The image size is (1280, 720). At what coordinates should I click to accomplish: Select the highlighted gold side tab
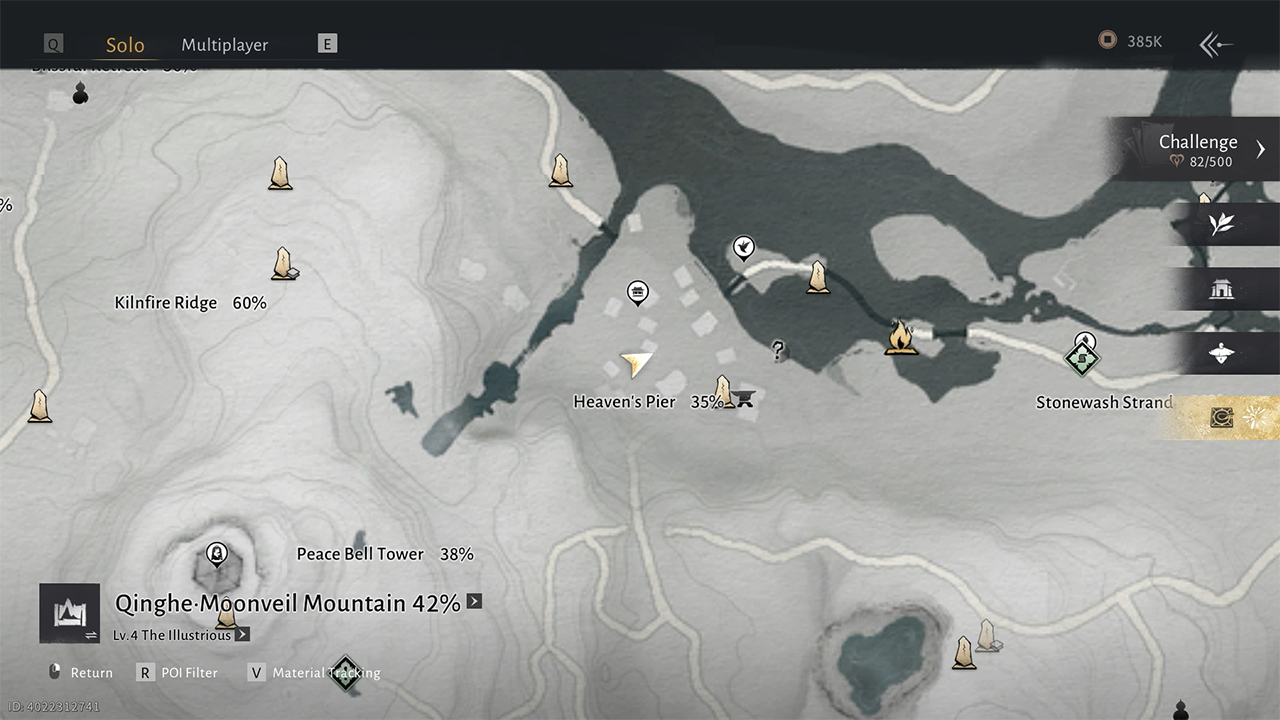[x=1222, y=418]
